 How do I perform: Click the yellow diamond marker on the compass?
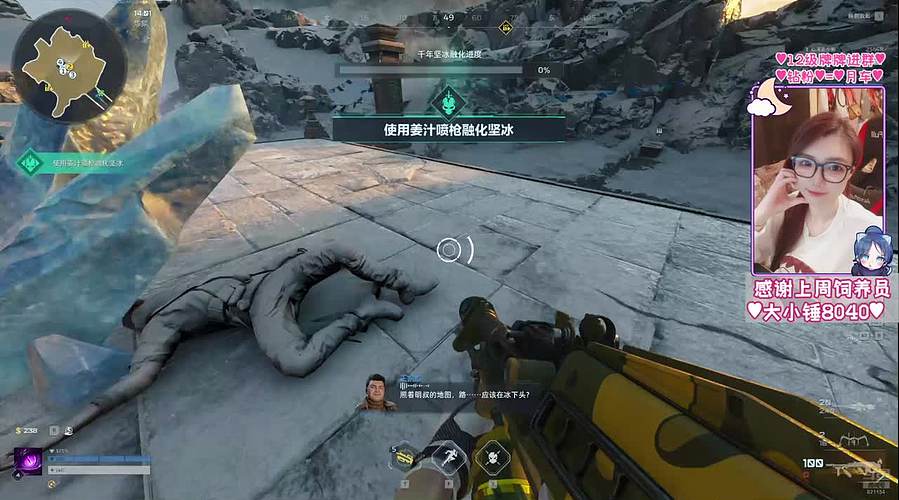tap(505, 27)
